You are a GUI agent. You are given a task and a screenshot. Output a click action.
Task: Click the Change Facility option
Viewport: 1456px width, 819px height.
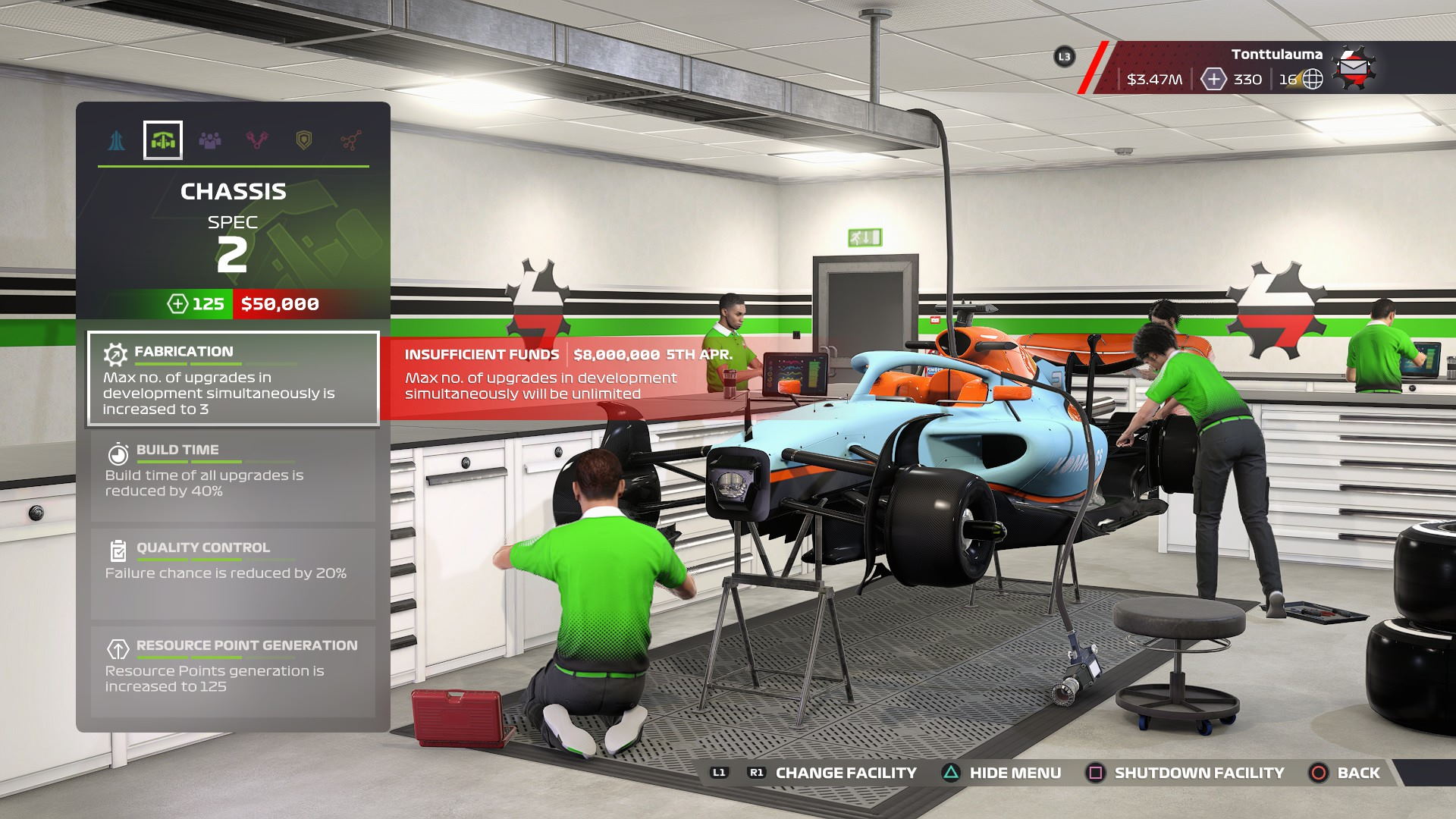coord(845,773)
